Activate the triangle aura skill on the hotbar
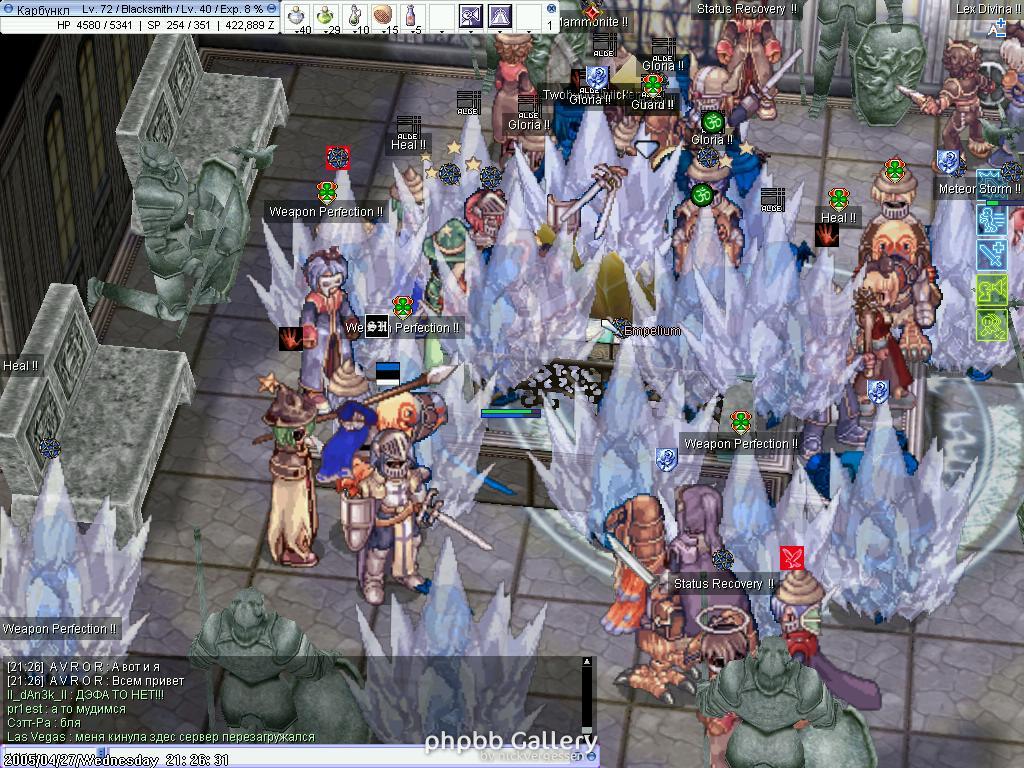 coord(500,15)
